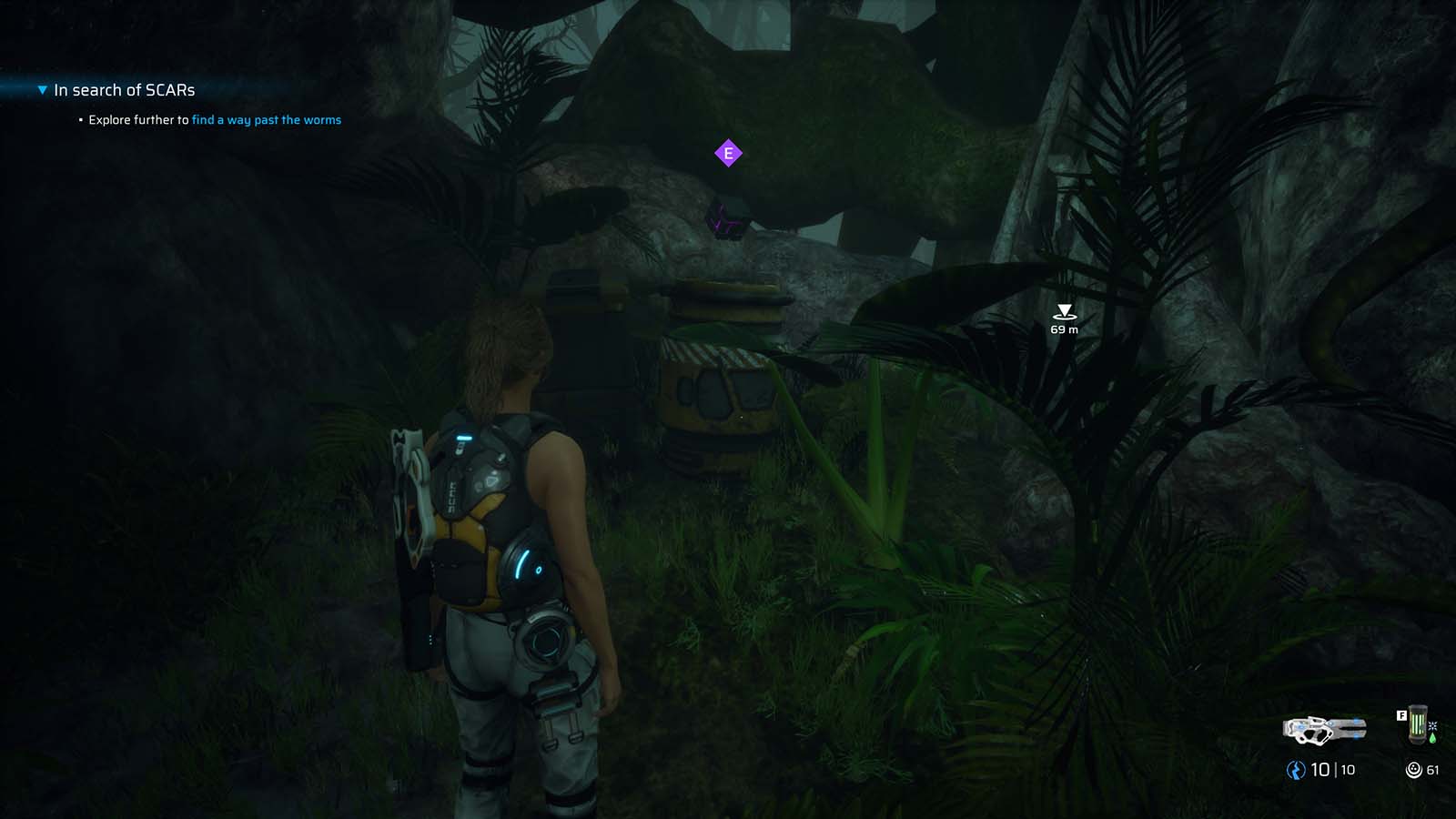Expand the objective bullet under the quest title
The height and width of the screenshot is (819, 1456).
pyautogui.click(x=78, y=119)
